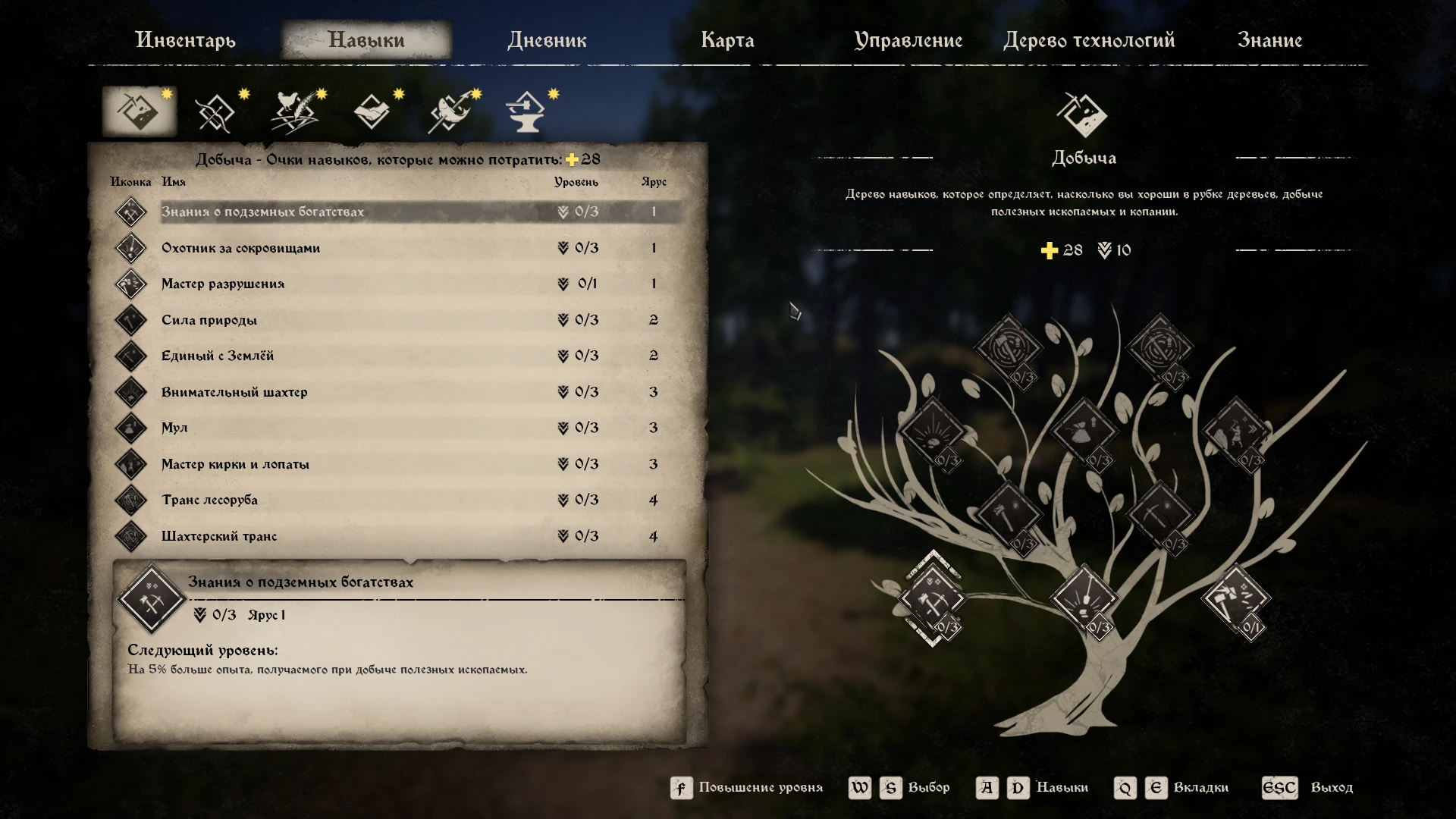Select the Добыча (Extraction) skill tab icon
This screenshot has width=1456, height=819.
click(139, 110)
